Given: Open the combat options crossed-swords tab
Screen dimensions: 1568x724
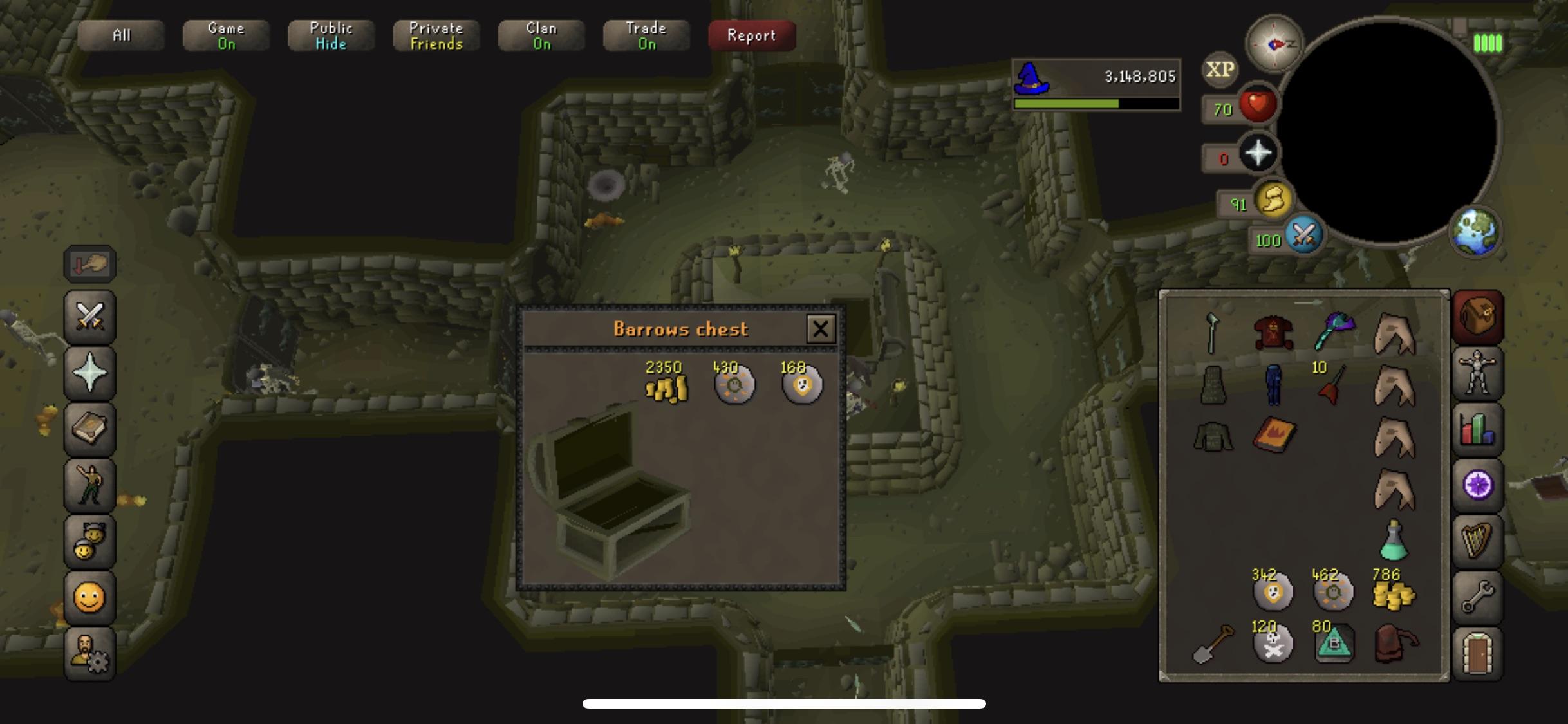Looking at the screenshot, I should [89, 315].
